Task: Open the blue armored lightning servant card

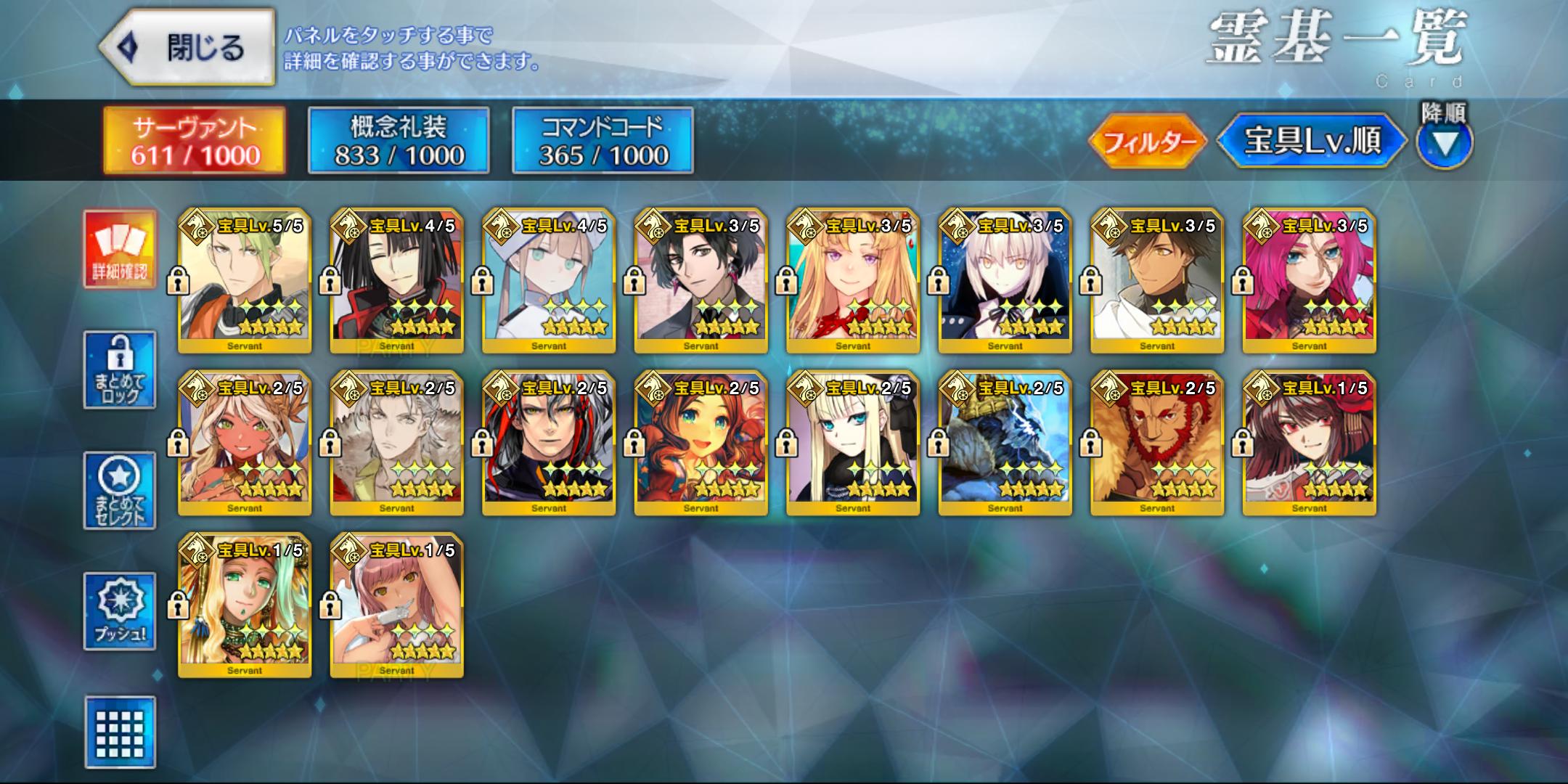Action: [x=1005, y=444]
